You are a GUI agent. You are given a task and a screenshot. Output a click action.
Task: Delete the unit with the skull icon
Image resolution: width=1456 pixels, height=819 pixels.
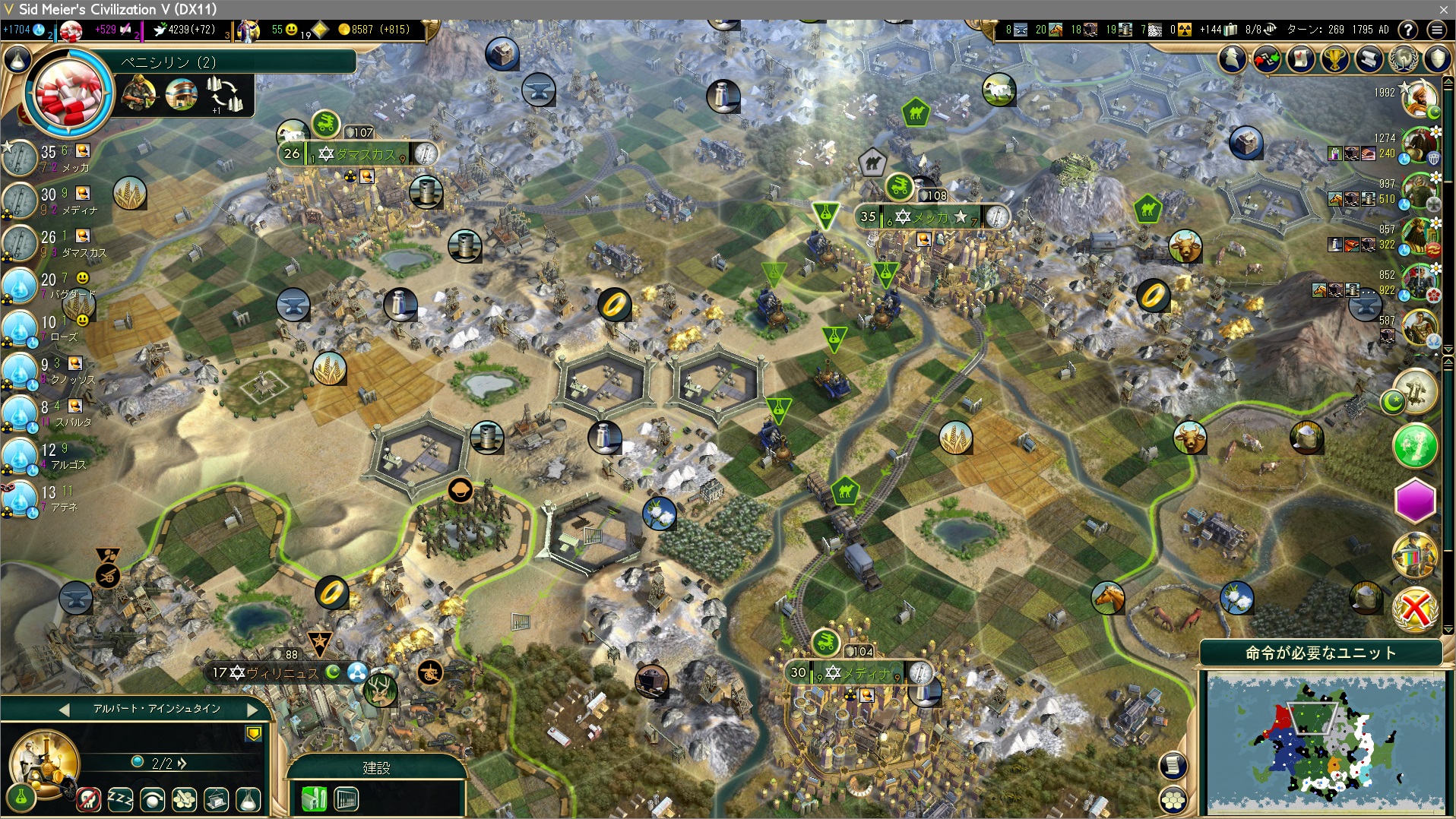pos(88,799)
